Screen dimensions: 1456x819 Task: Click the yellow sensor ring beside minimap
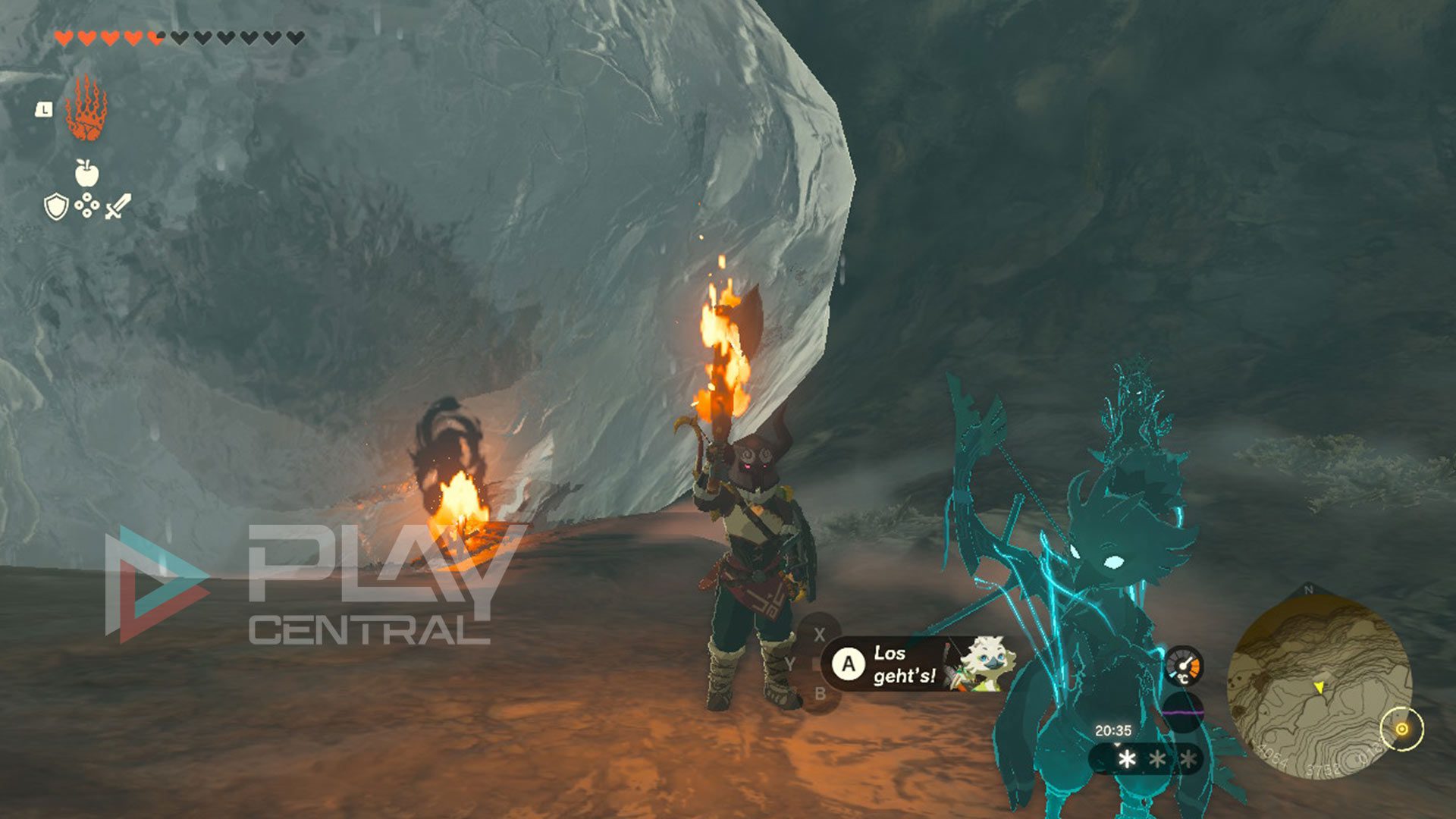coord(1402,730)
